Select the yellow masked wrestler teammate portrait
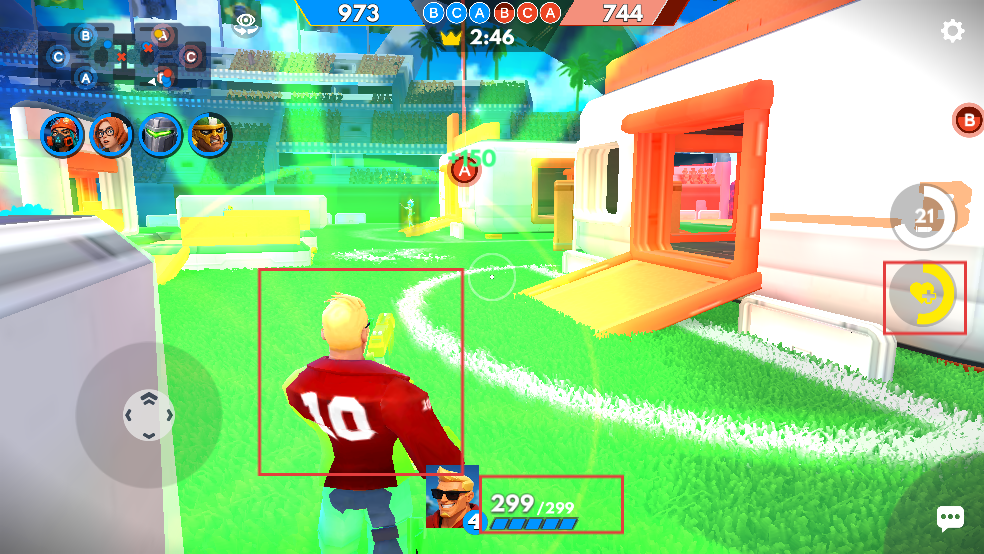 click(210, 134)
